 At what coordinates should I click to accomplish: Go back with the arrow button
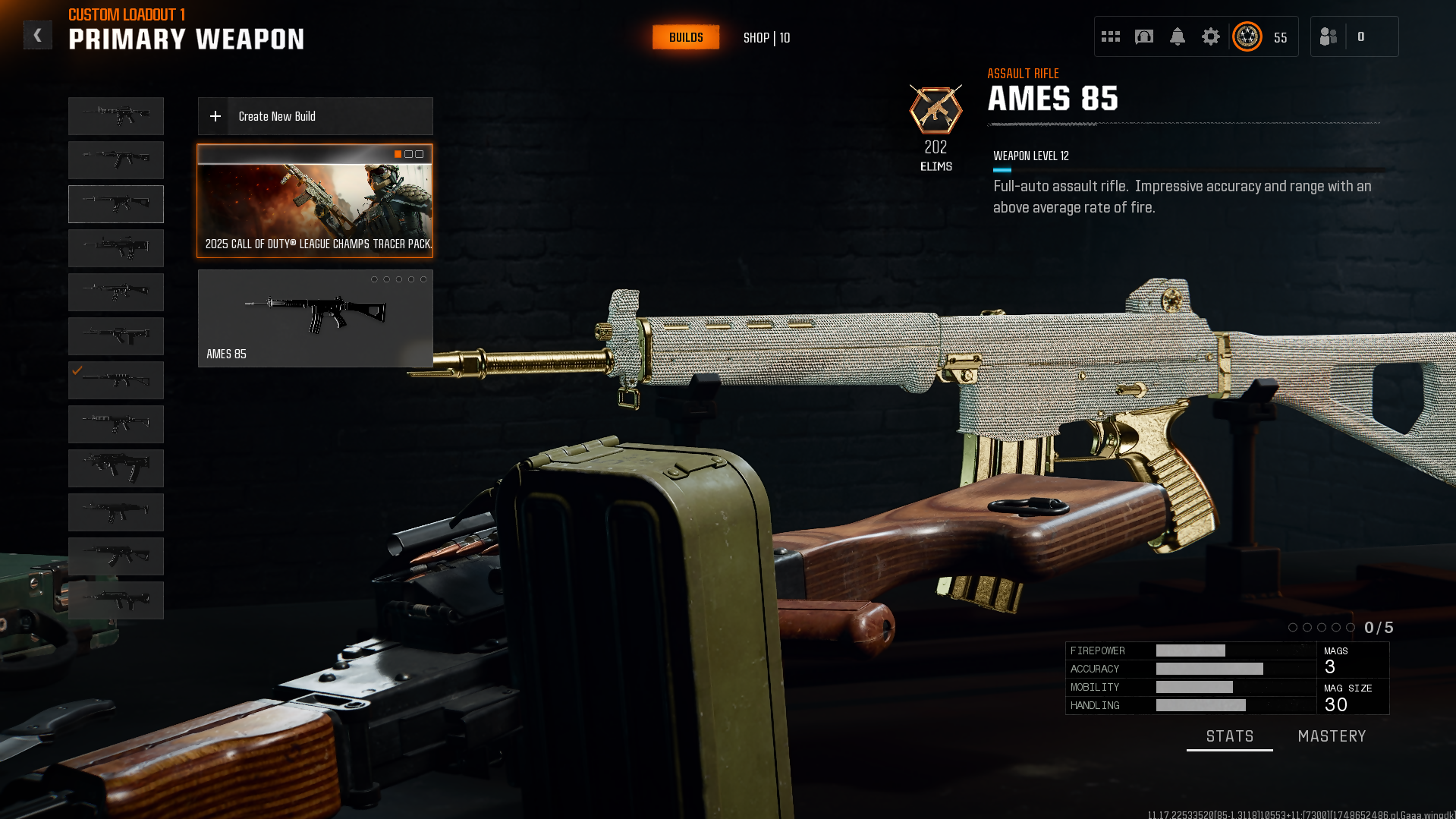[x=37, y=35]
